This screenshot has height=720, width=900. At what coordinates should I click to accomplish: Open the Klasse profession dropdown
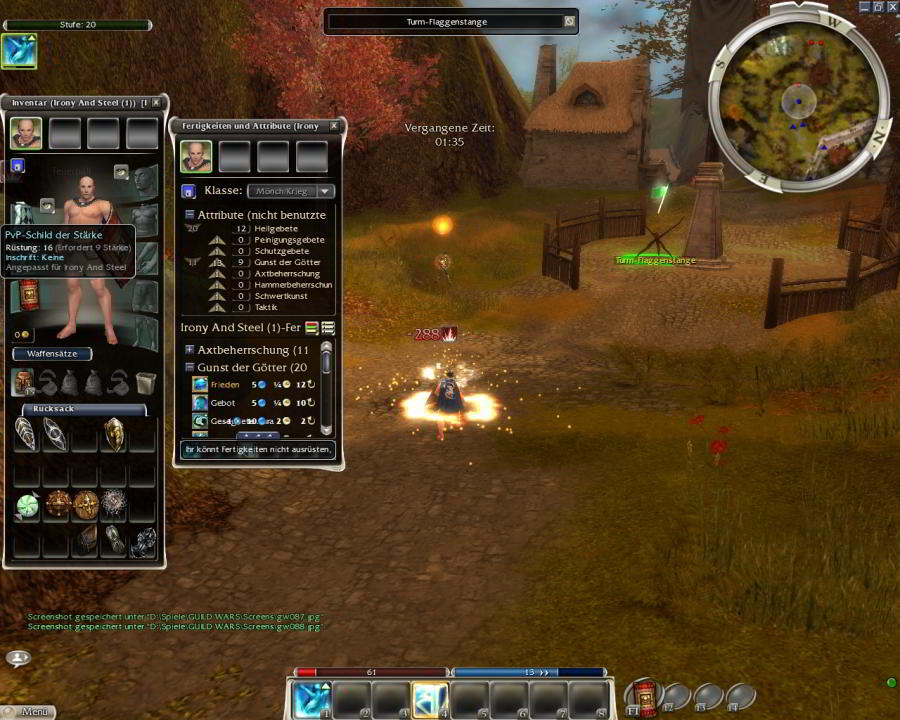tap(324, 191)
